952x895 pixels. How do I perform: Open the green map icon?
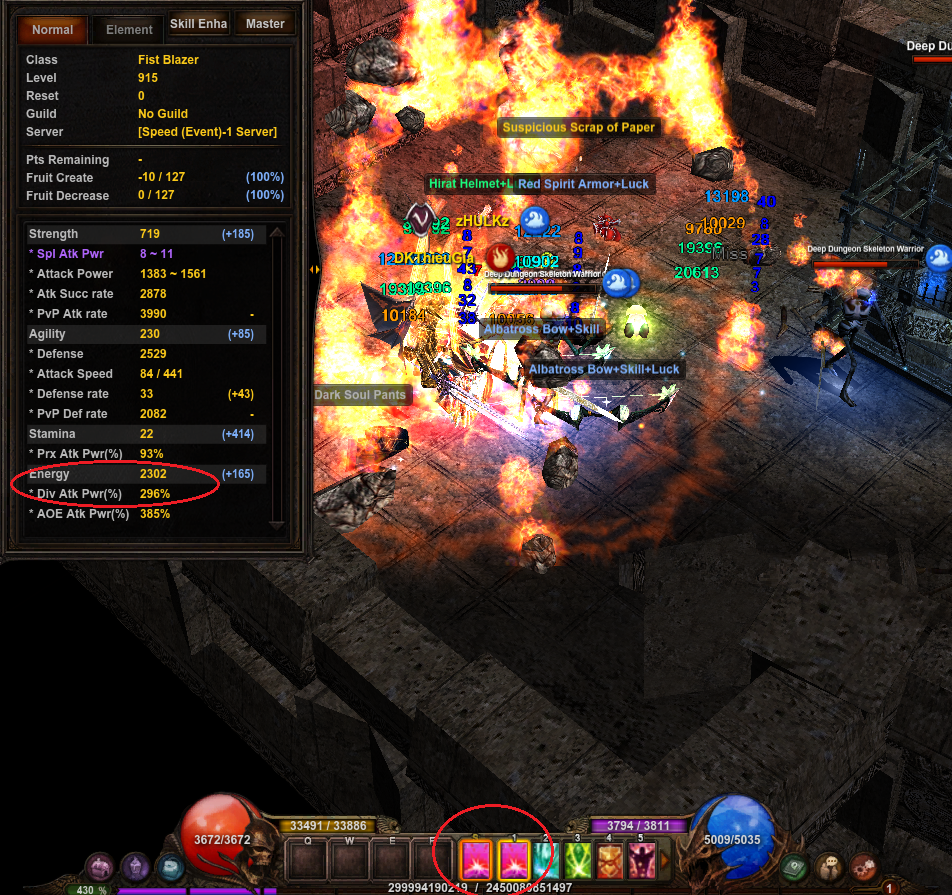pos(795,867)
